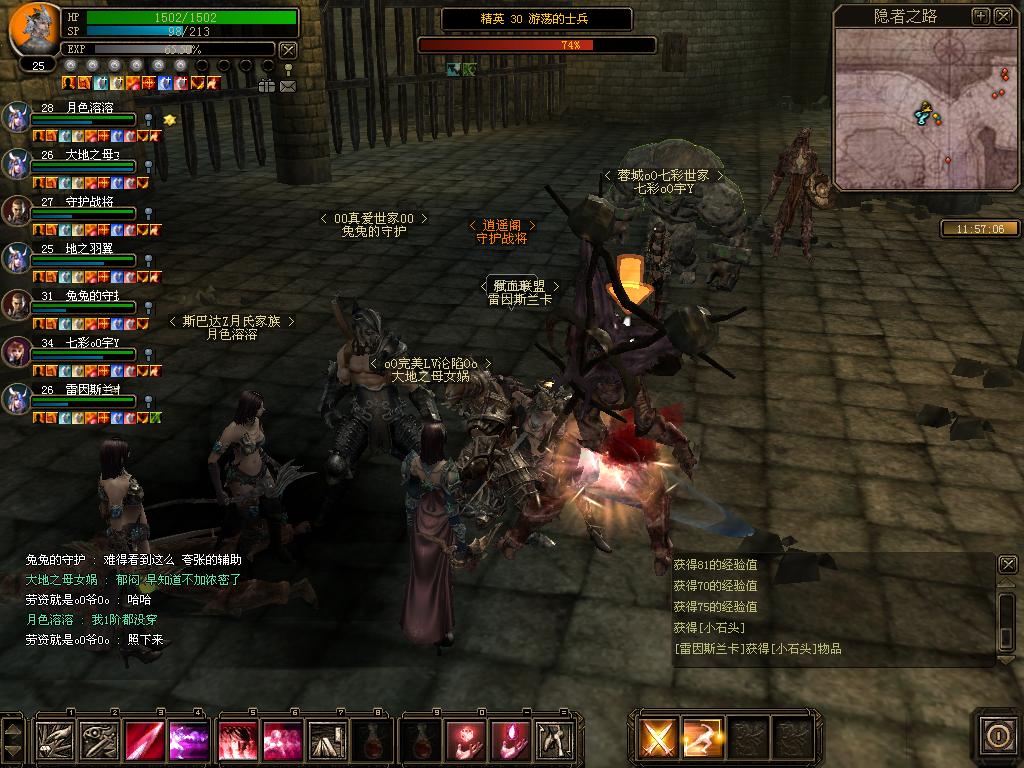Open the mail envelope icon
Viewport: 1024px width, 768px height.
pos(288,86)
